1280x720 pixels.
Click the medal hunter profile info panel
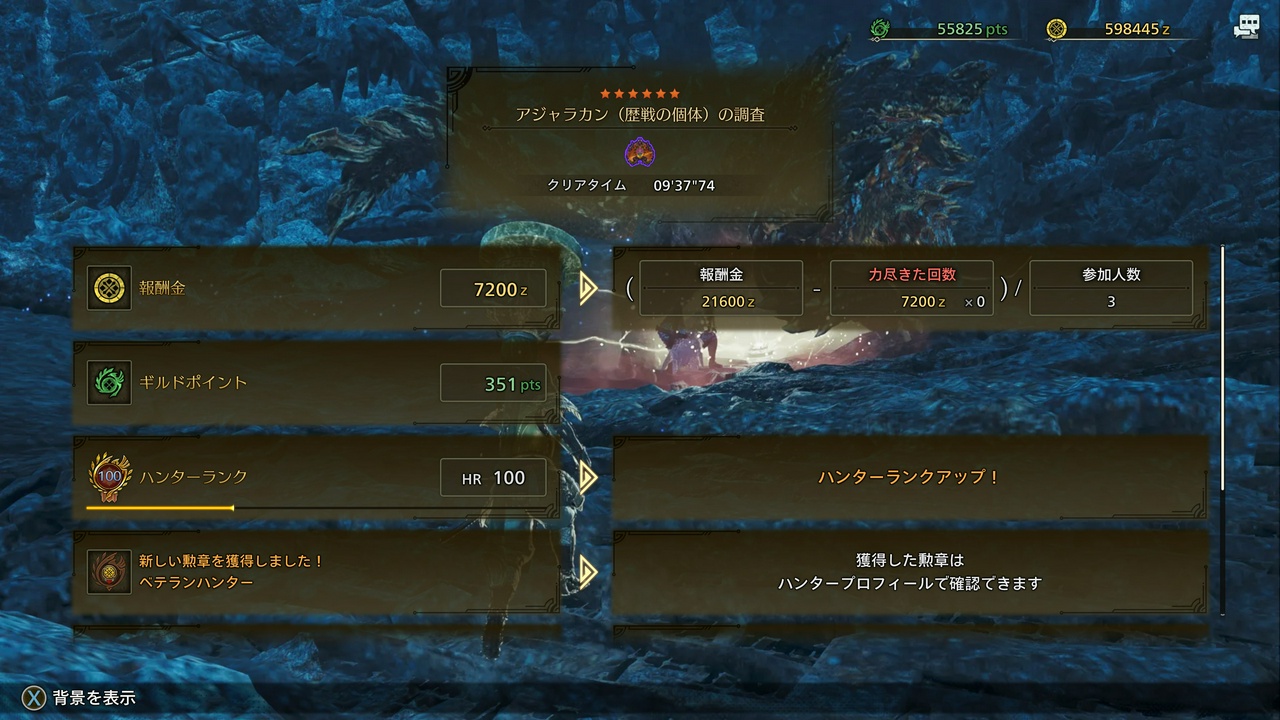910,571
